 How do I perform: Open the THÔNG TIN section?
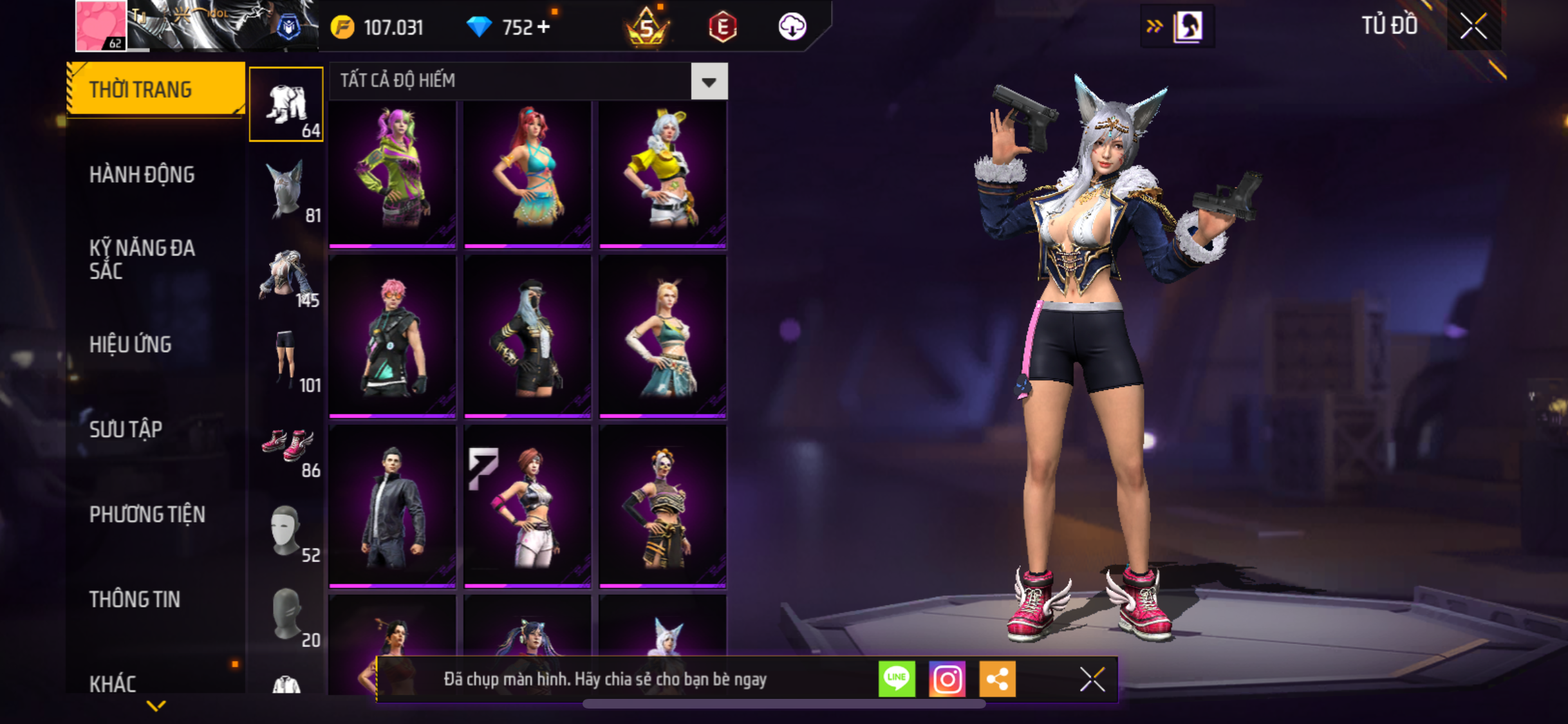(x=135, y=599)
